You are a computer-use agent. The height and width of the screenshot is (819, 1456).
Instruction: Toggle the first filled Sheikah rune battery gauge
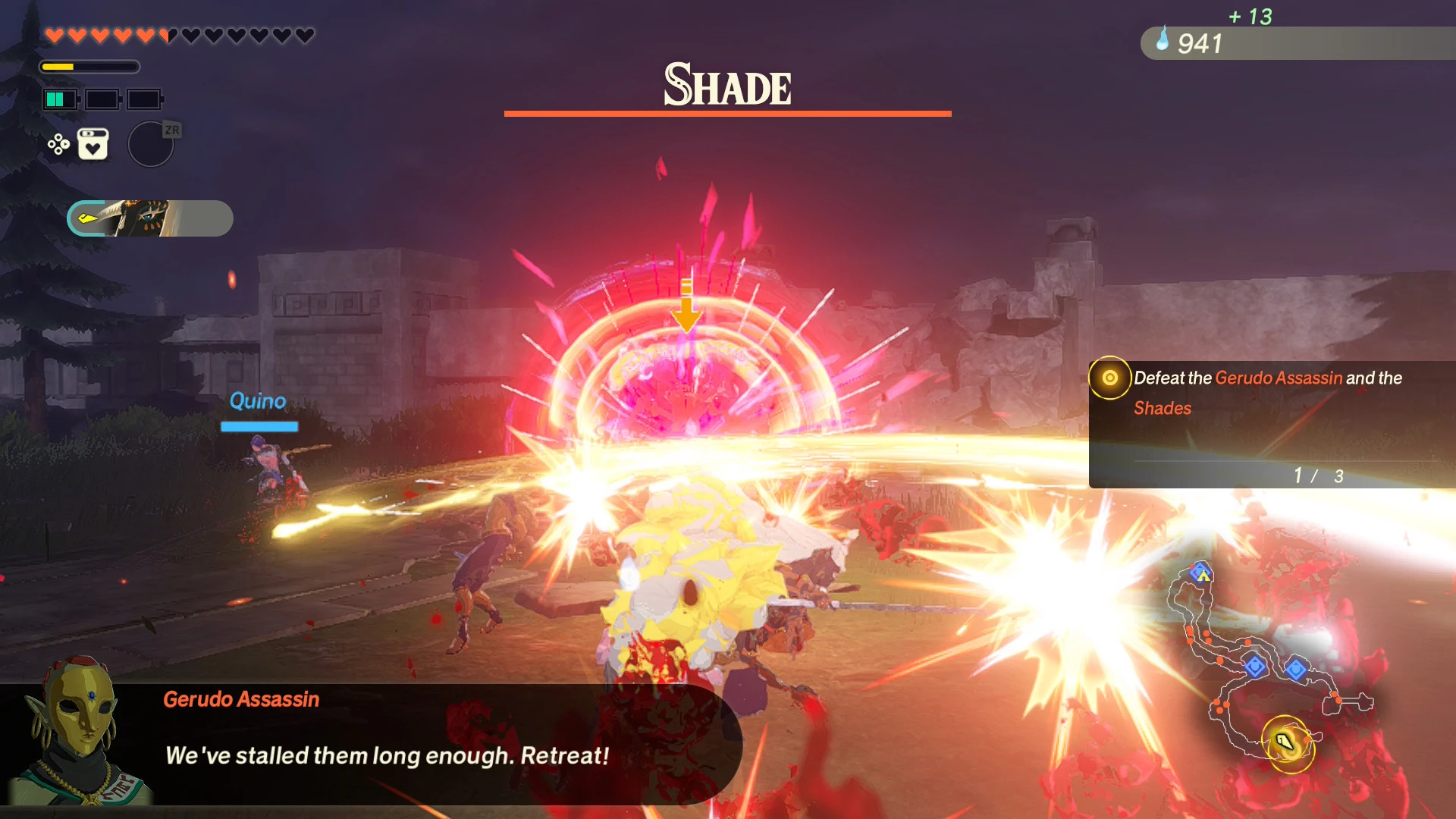59,99
